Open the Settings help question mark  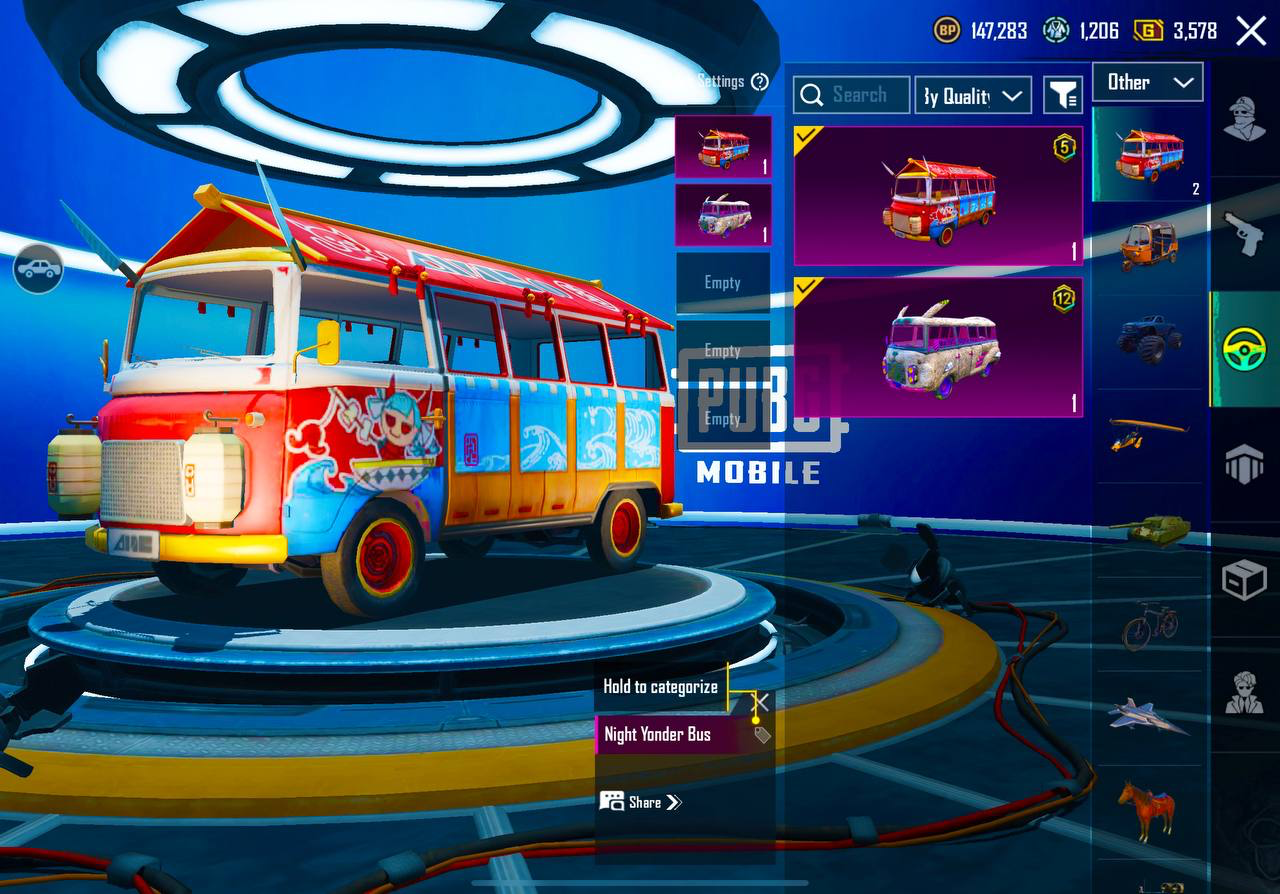[760, 82]
